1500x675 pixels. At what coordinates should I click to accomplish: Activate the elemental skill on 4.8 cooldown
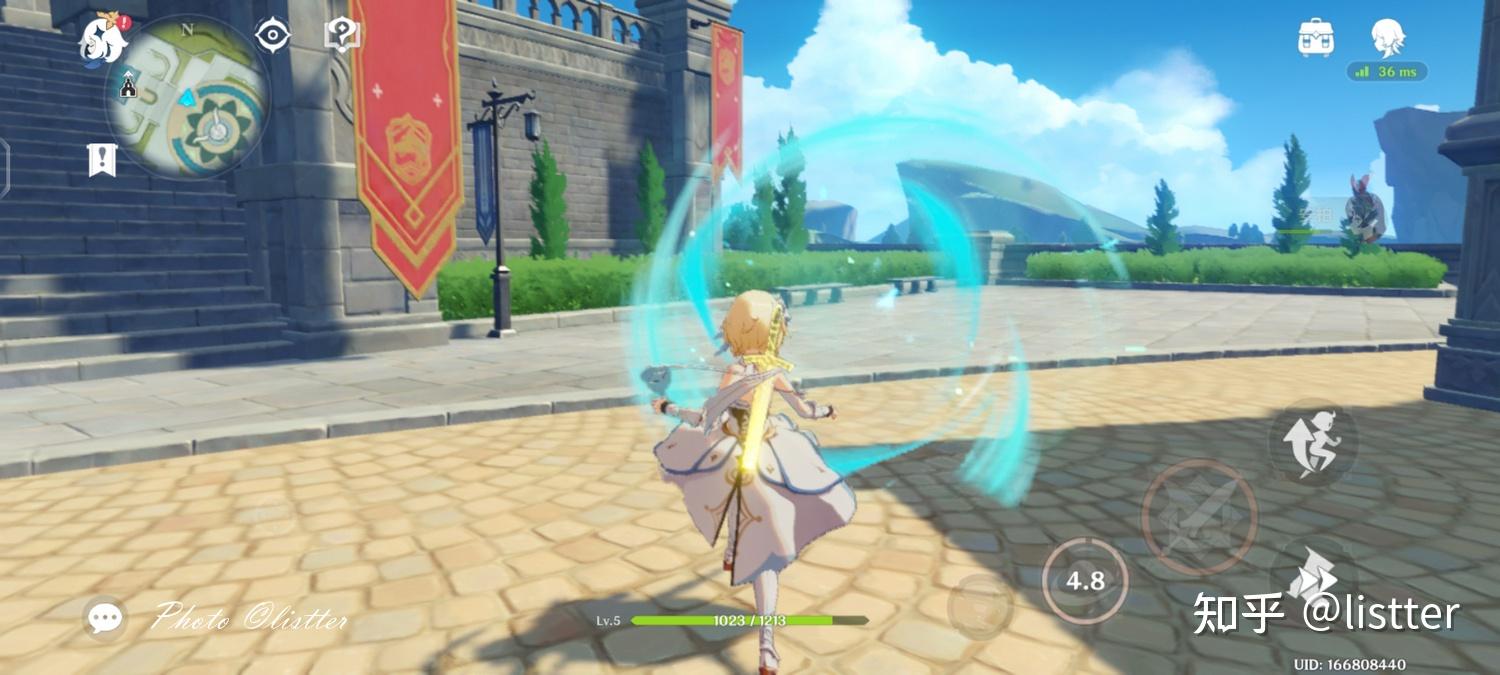(x=1085, y=581)
